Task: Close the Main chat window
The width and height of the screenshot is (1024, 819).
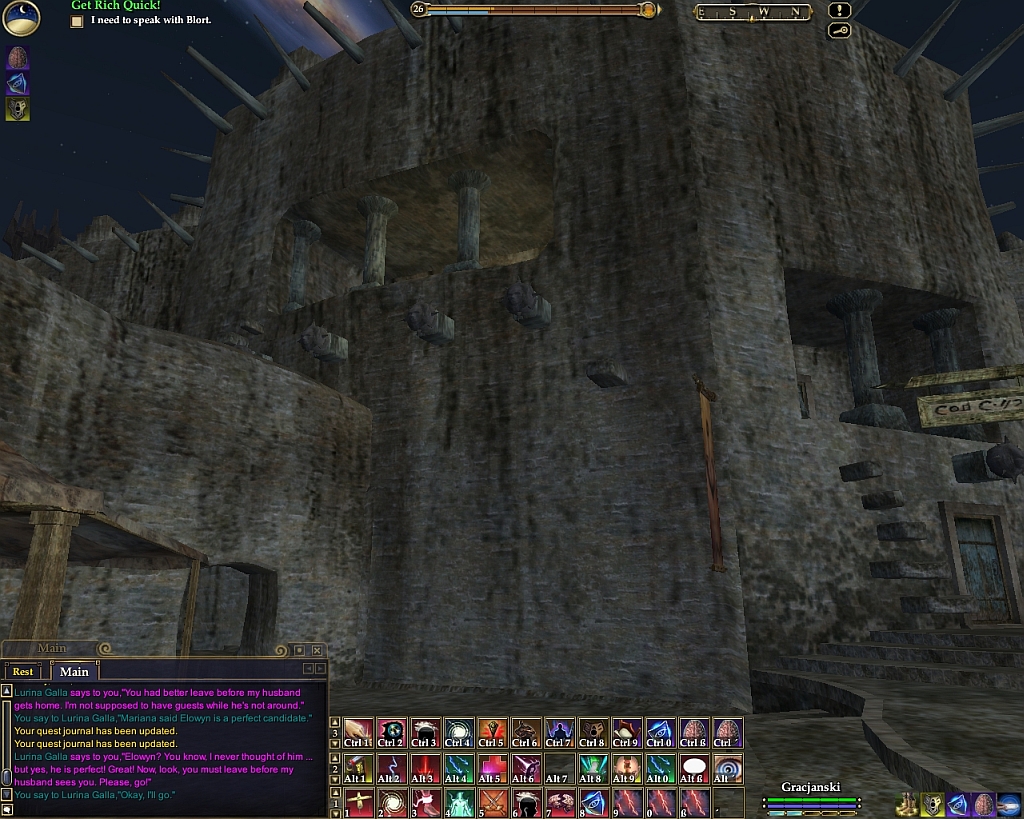Action: (x=317, y=650)
